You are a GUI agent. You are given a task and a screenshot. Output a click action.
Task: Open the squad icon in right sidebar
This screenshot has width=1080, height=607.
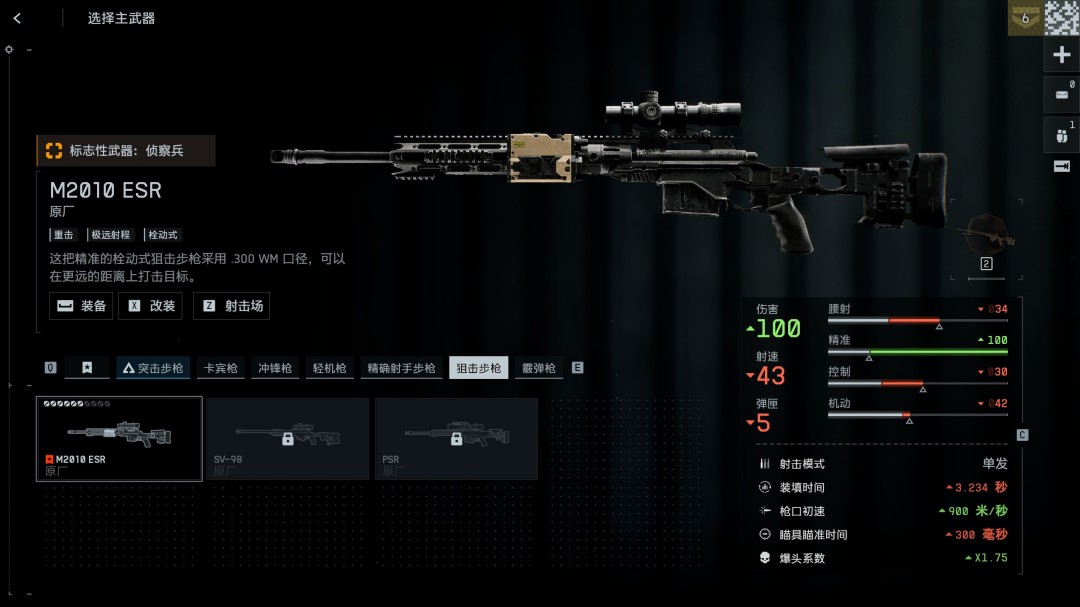(x=1061, y=133)
